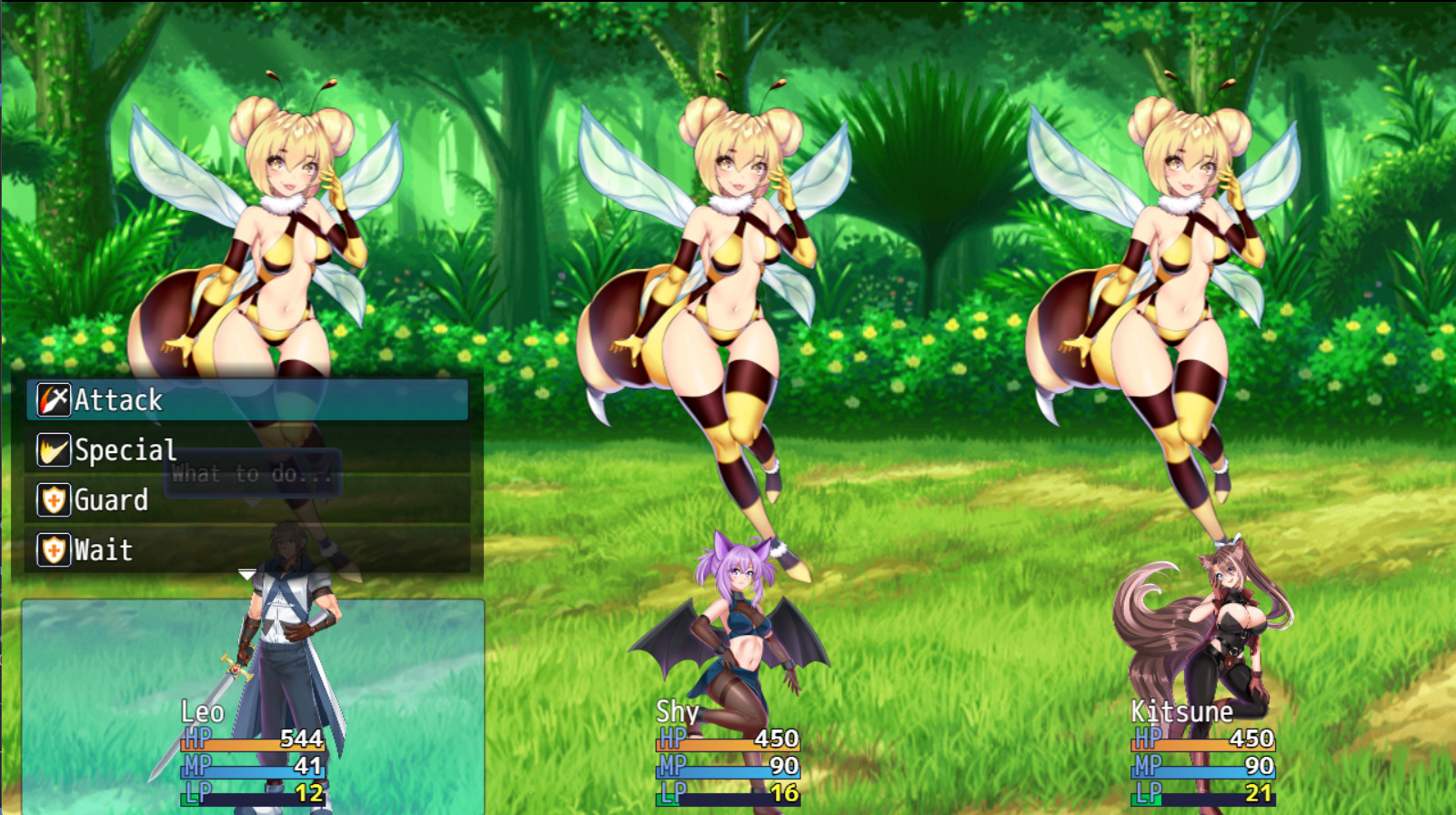
Task: Select the Guard command
Action: pyautogui.click(x=111, y=499)
